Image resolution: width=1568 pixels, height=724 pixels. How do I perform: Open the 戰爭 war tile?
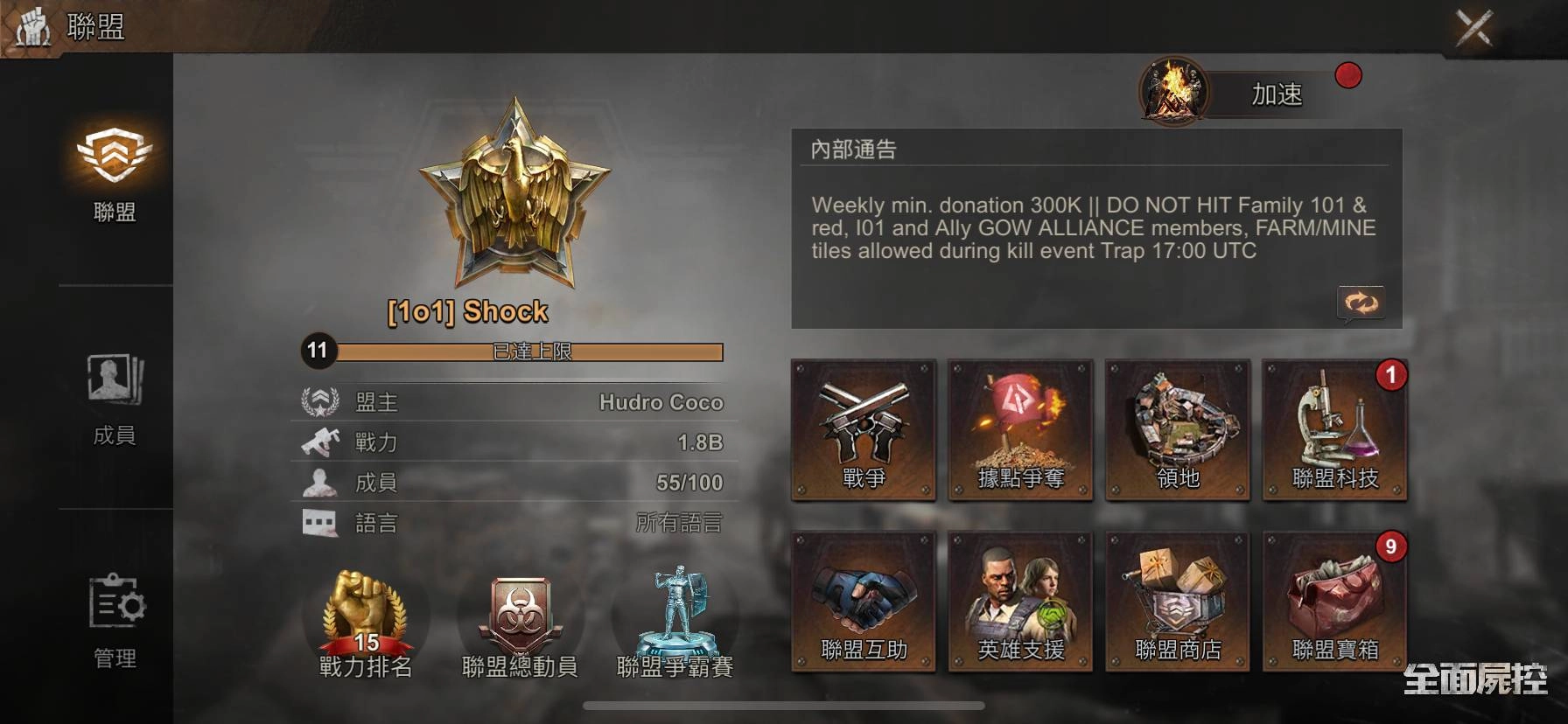pos(864,430)
